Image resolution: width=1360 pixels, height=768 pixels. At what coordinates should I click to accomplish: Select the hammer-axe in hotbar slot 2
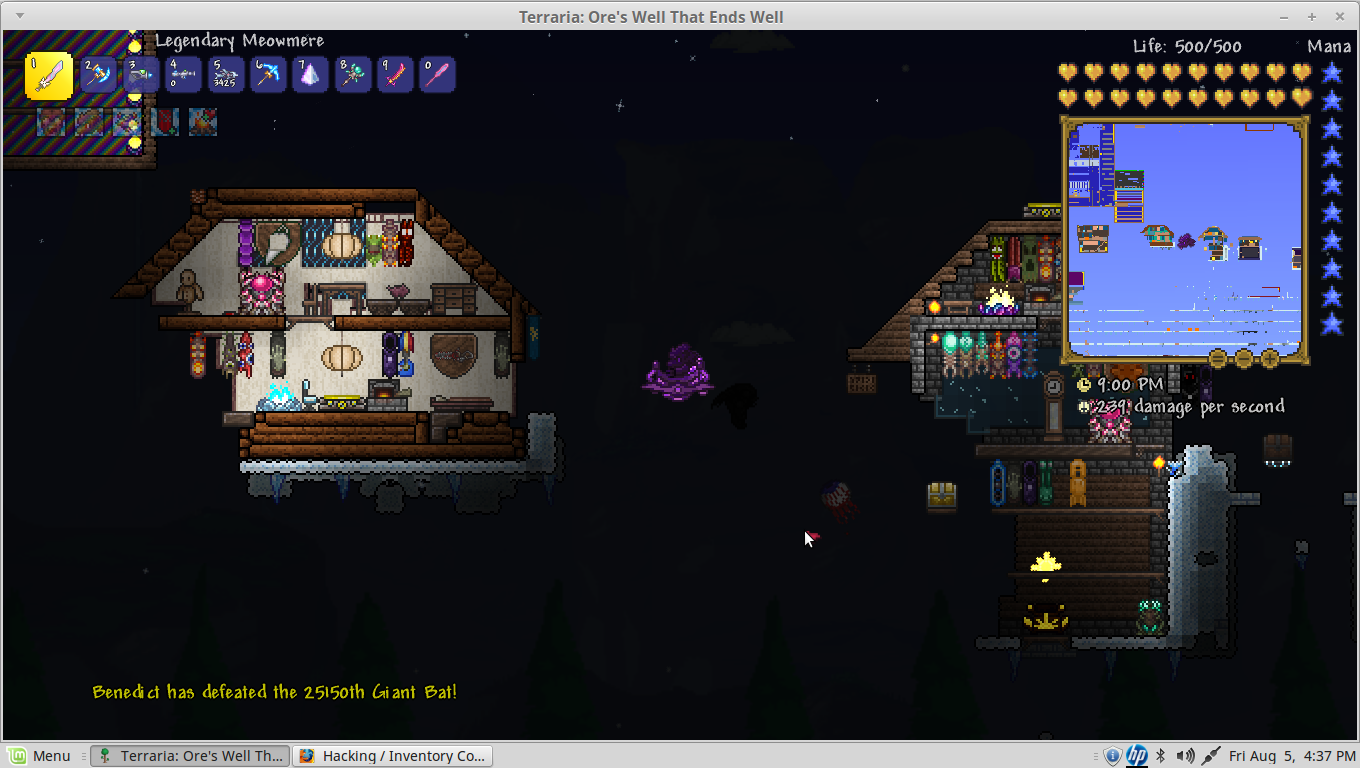(98, 75)
